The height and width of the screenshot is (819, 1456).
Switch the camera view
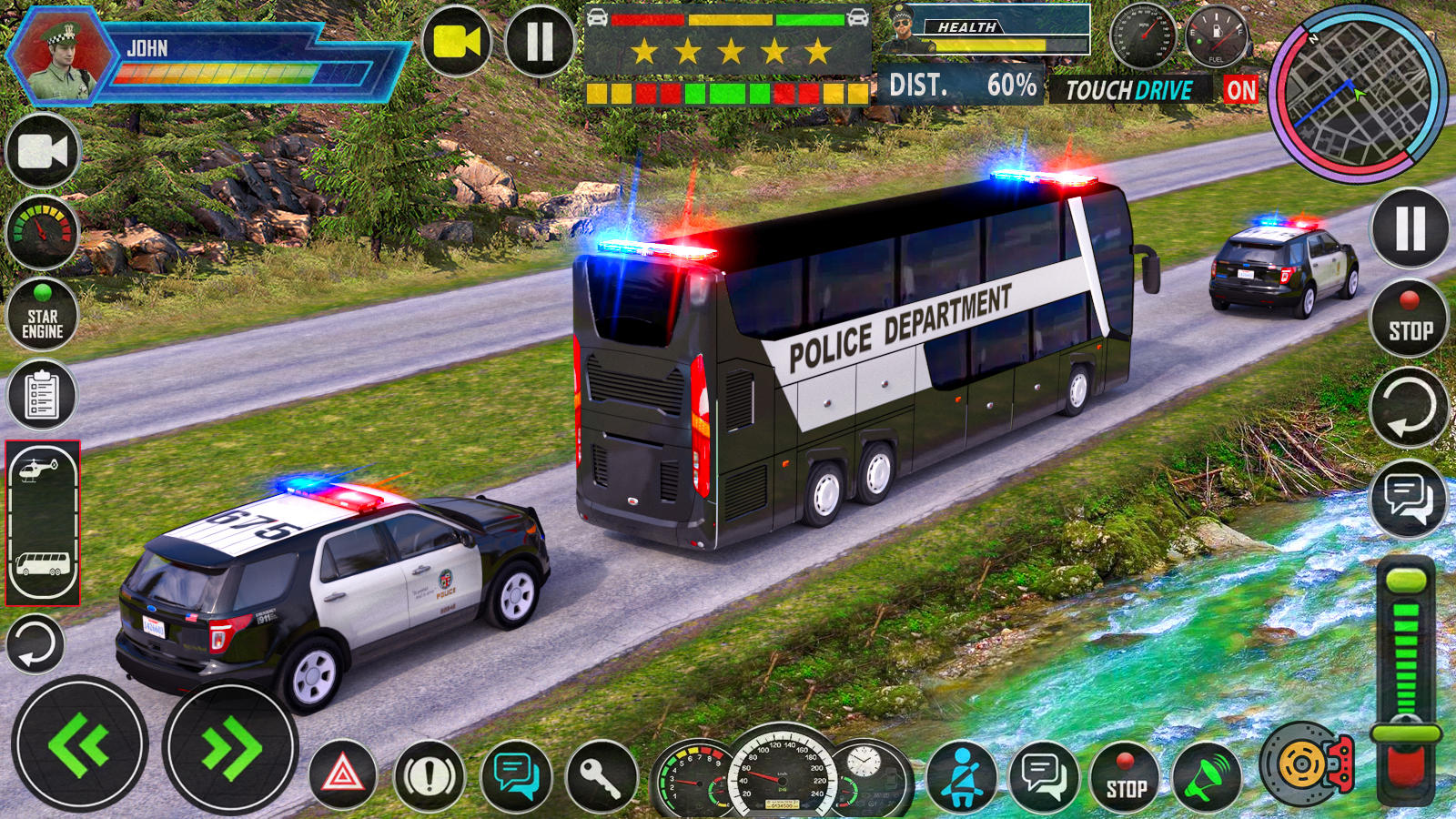click(41, 152)
